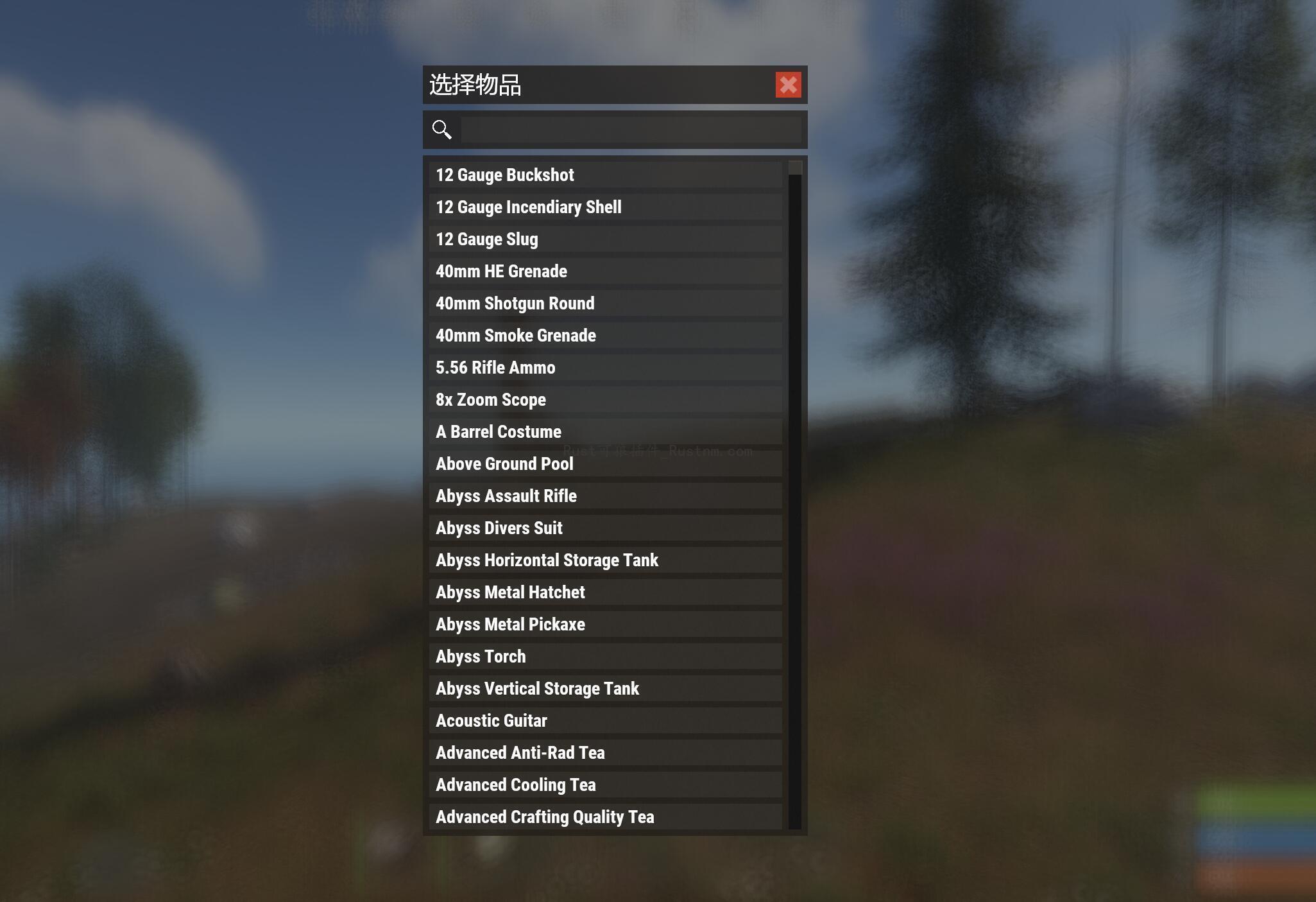This screenshot has height=902, width=1316.
Task: Select Abyss Divers Suit
Action: 605,528
